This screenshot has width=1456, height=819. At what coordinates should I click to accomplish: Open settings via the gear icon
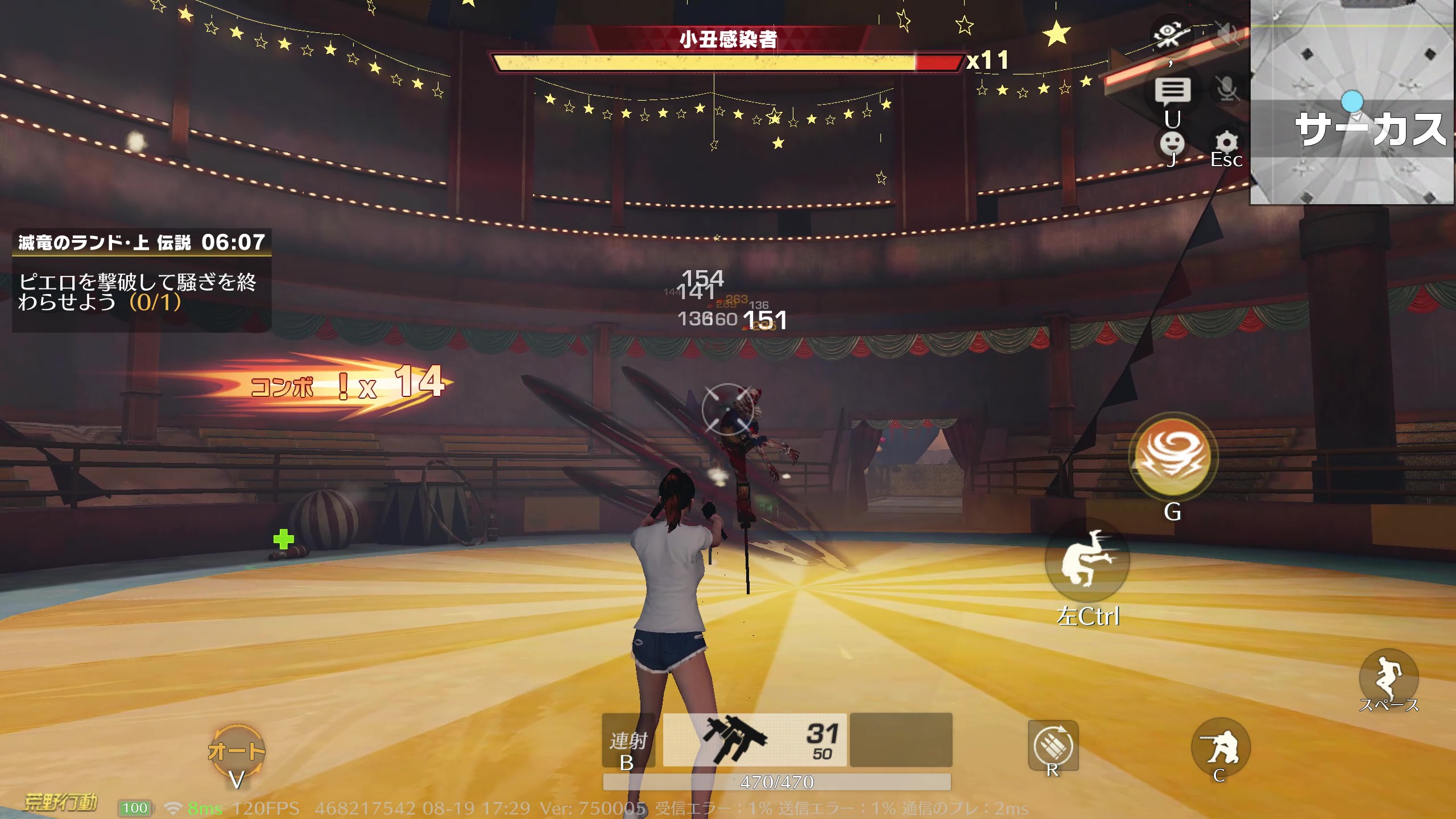(x=1227, y=142)
